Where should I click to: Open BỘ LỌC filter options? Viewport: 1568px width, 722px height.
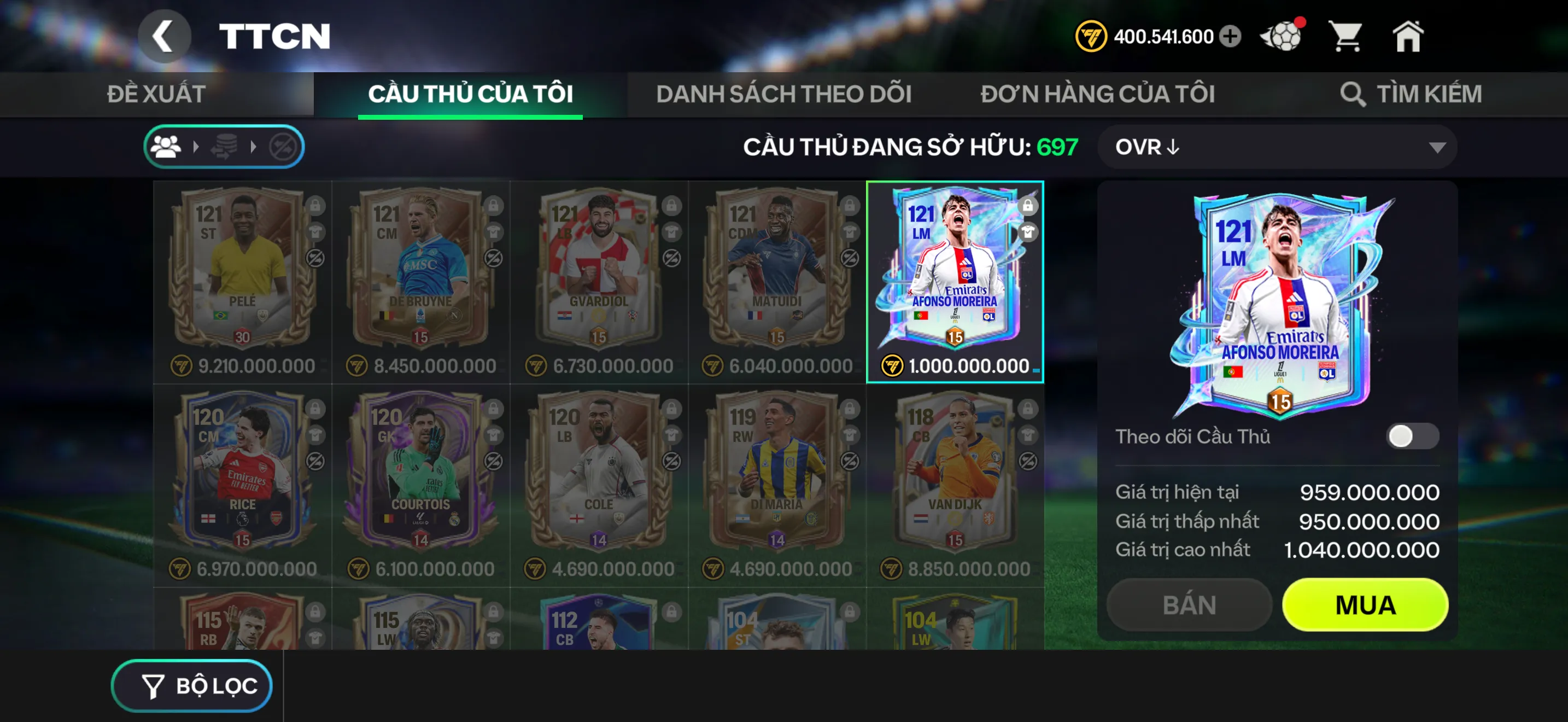click(x=192, y=685)
